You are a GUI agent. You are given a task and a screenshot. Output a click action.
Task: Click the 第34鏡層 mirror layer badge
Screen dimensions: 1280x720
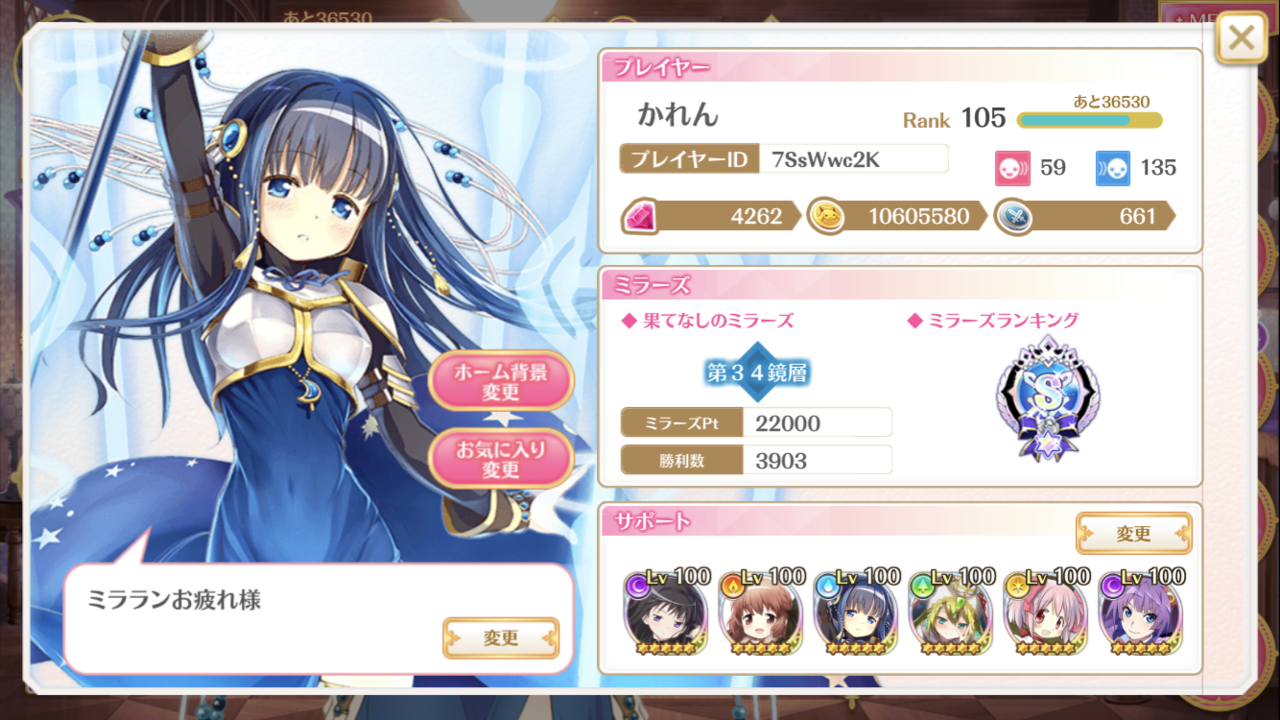coord(755,371)
